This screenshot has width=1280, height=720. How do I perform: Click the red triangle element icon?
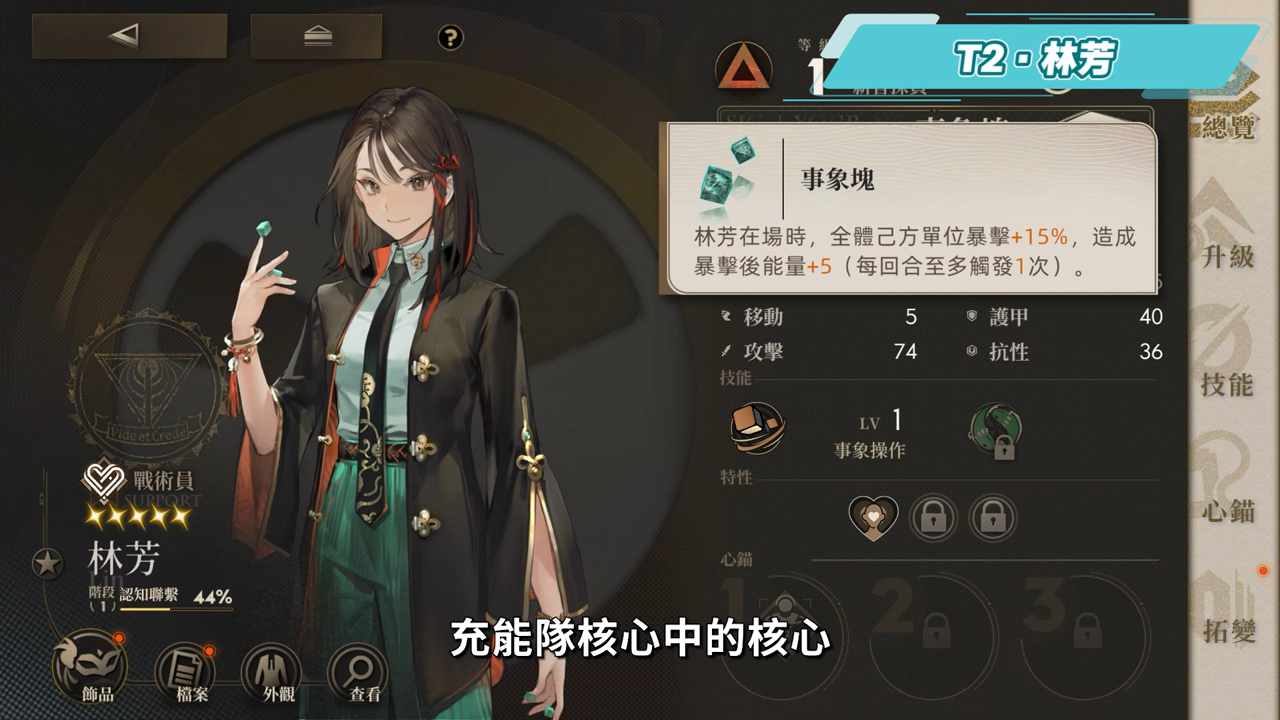[x=743, y=69]
